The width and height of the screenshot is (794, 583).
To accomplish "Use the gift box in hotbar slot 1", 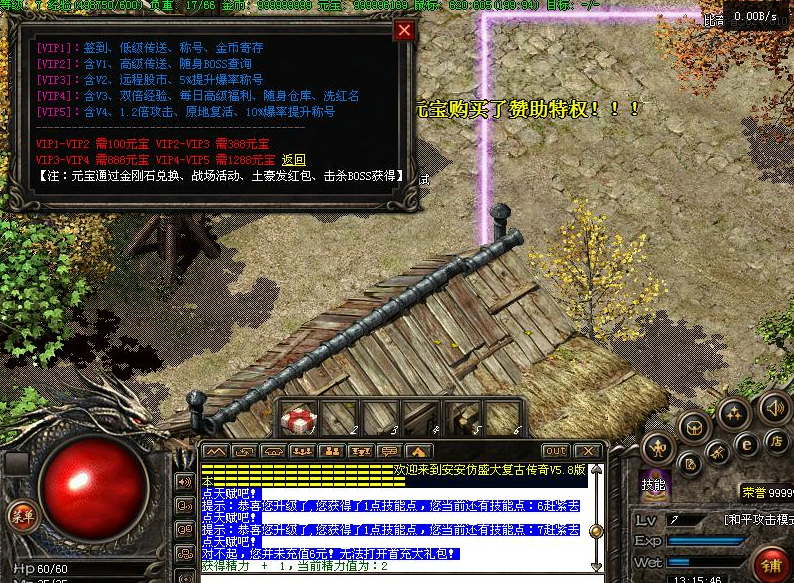I will point(298,420).
